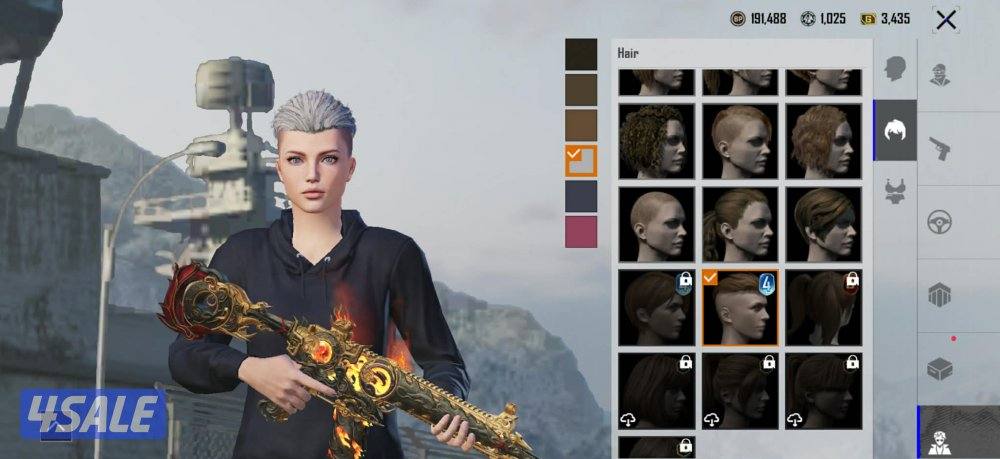
Task: Select the curly hair style thumbnail
Action: [x=656, y=140]
